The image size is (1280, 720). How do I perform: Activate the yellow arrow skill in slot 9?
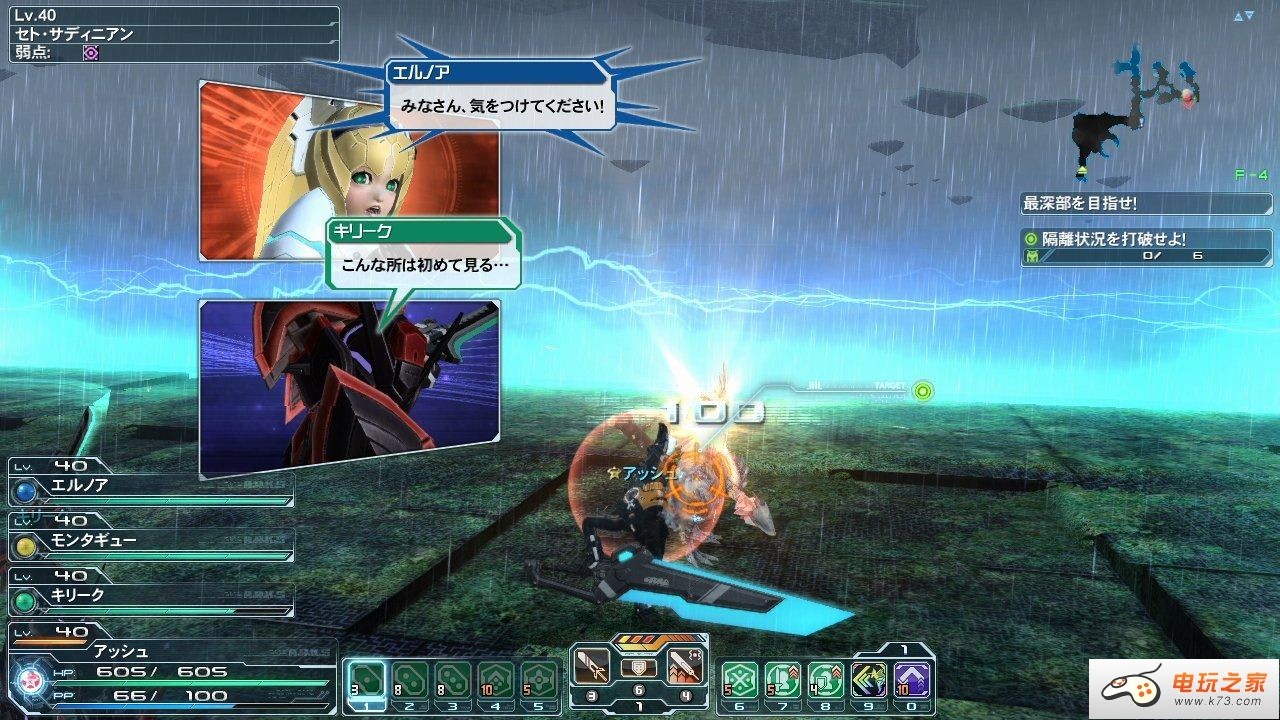[x=868, y=681]
